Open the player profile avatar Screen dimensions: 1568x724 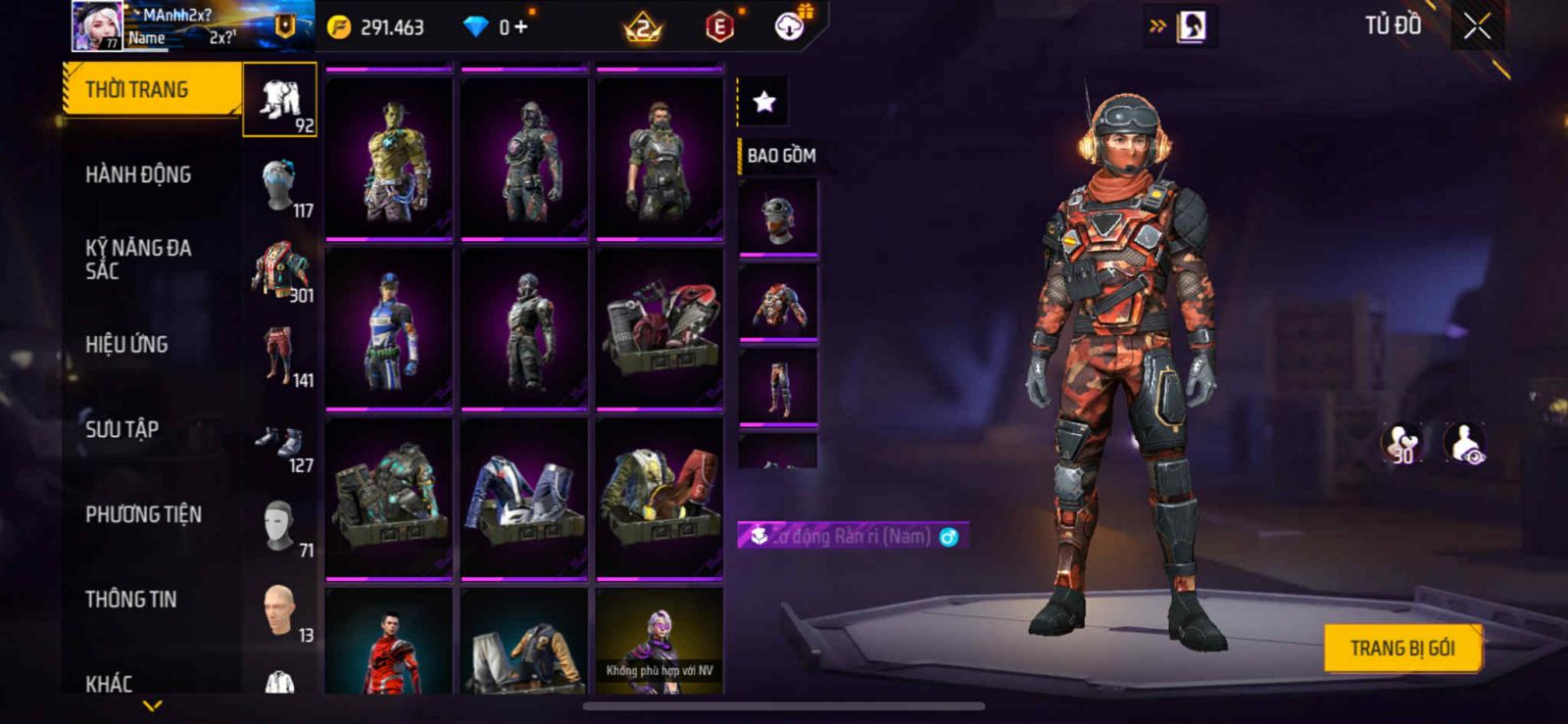pyautogui.click(x=97, y=25)
